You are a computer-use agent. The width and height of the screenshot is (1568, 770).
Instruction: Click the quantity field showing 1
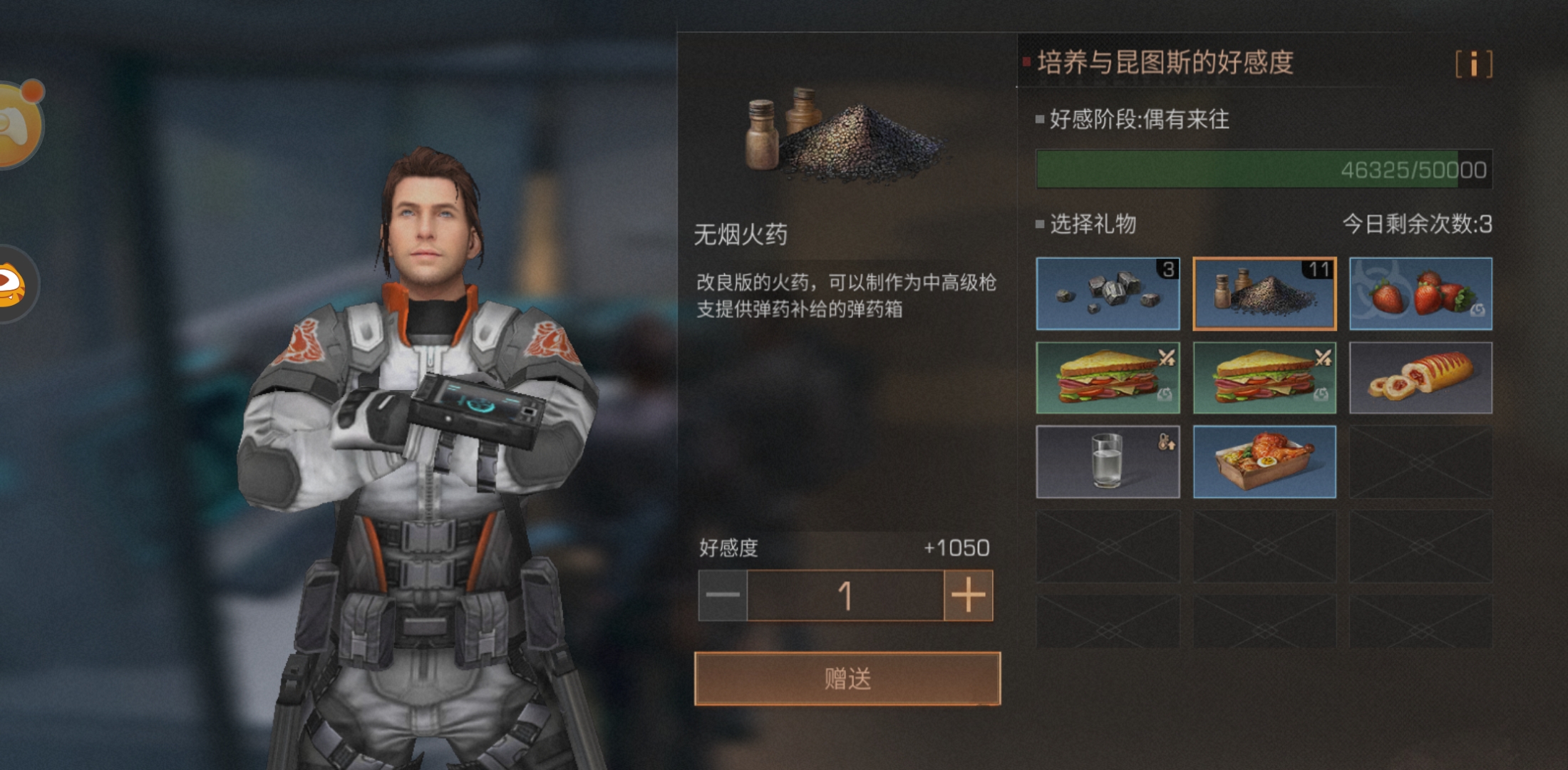coord(845,596)
